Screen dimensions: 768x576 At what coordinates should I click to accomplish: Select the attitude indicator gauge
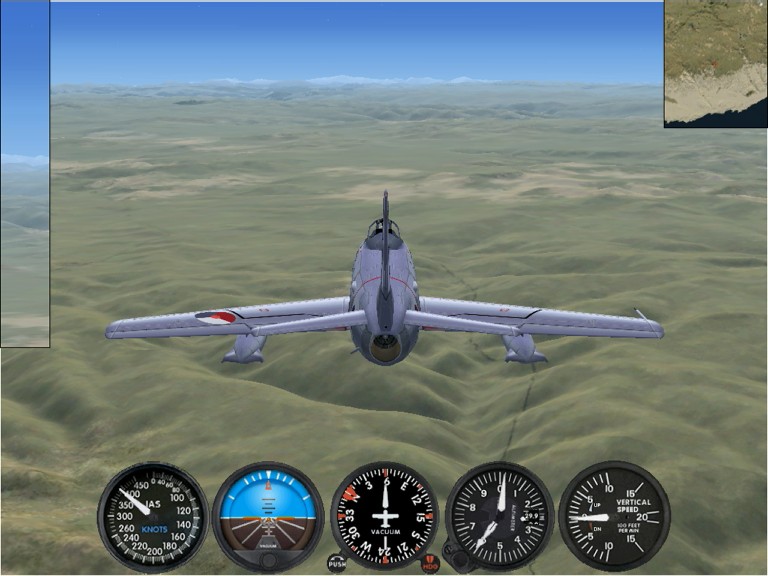click(268, 516)
